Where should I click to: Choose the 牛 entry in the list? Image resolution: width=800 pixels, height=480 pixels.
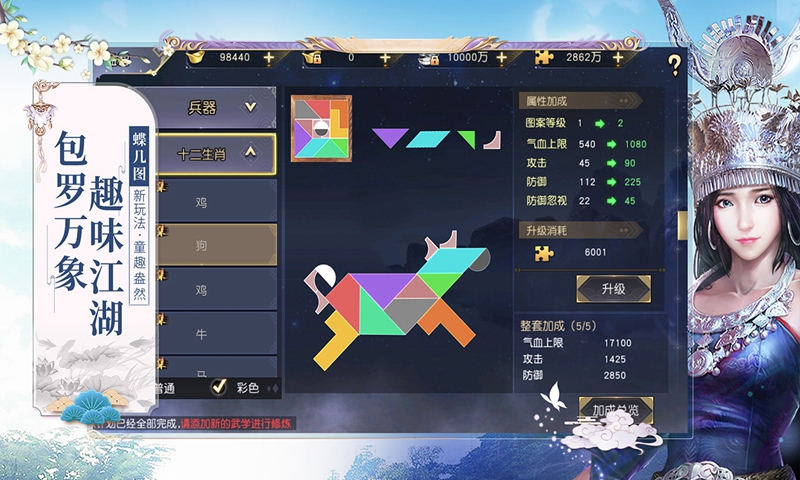[203, 333]
